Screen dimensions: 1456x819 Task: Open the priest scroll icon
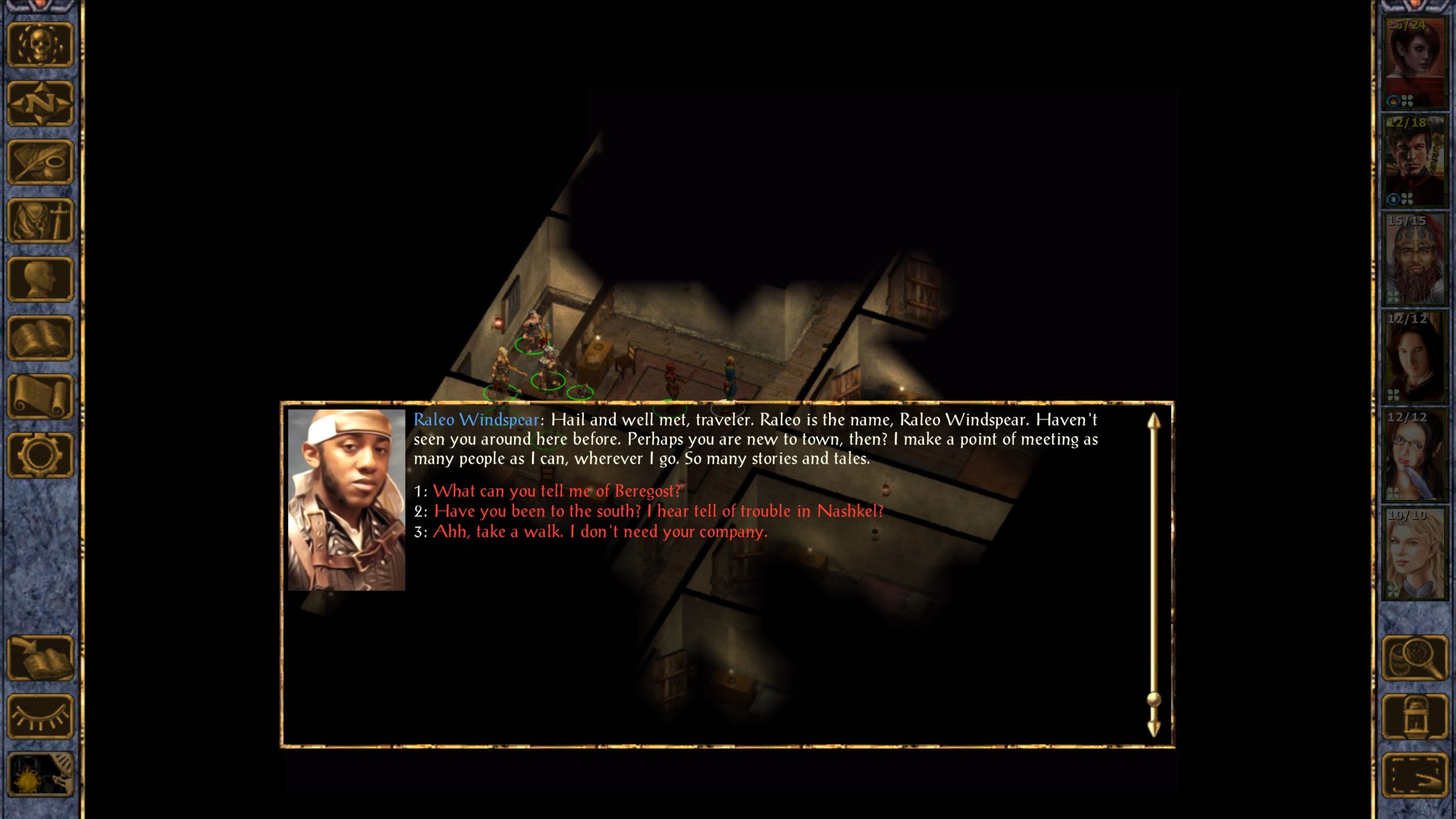(40, 396)
